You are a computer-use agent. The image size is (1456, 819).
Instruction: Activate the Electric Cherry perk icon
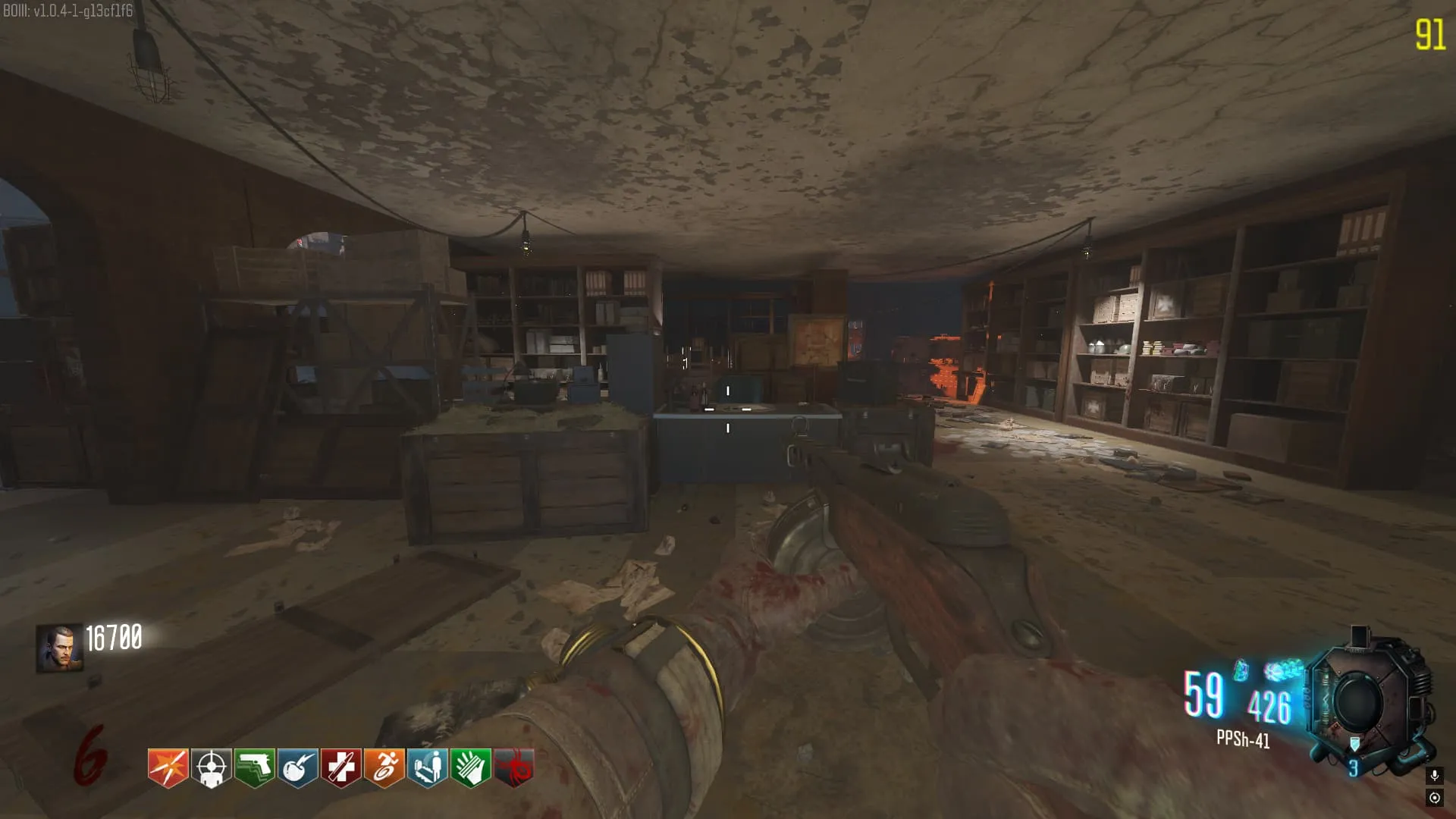(x=297, y=767)
